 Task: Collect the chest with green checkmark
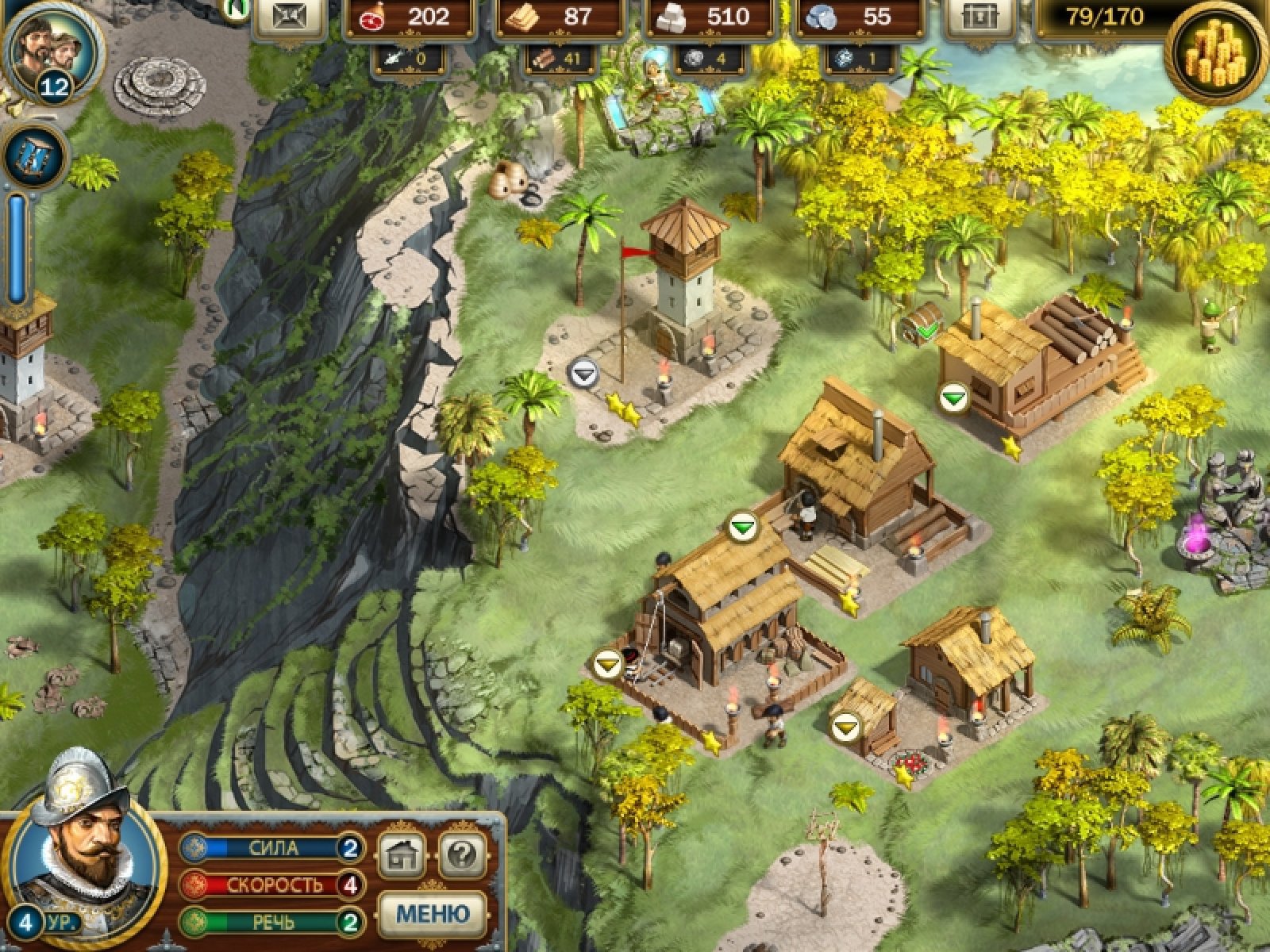pos(922,322)
